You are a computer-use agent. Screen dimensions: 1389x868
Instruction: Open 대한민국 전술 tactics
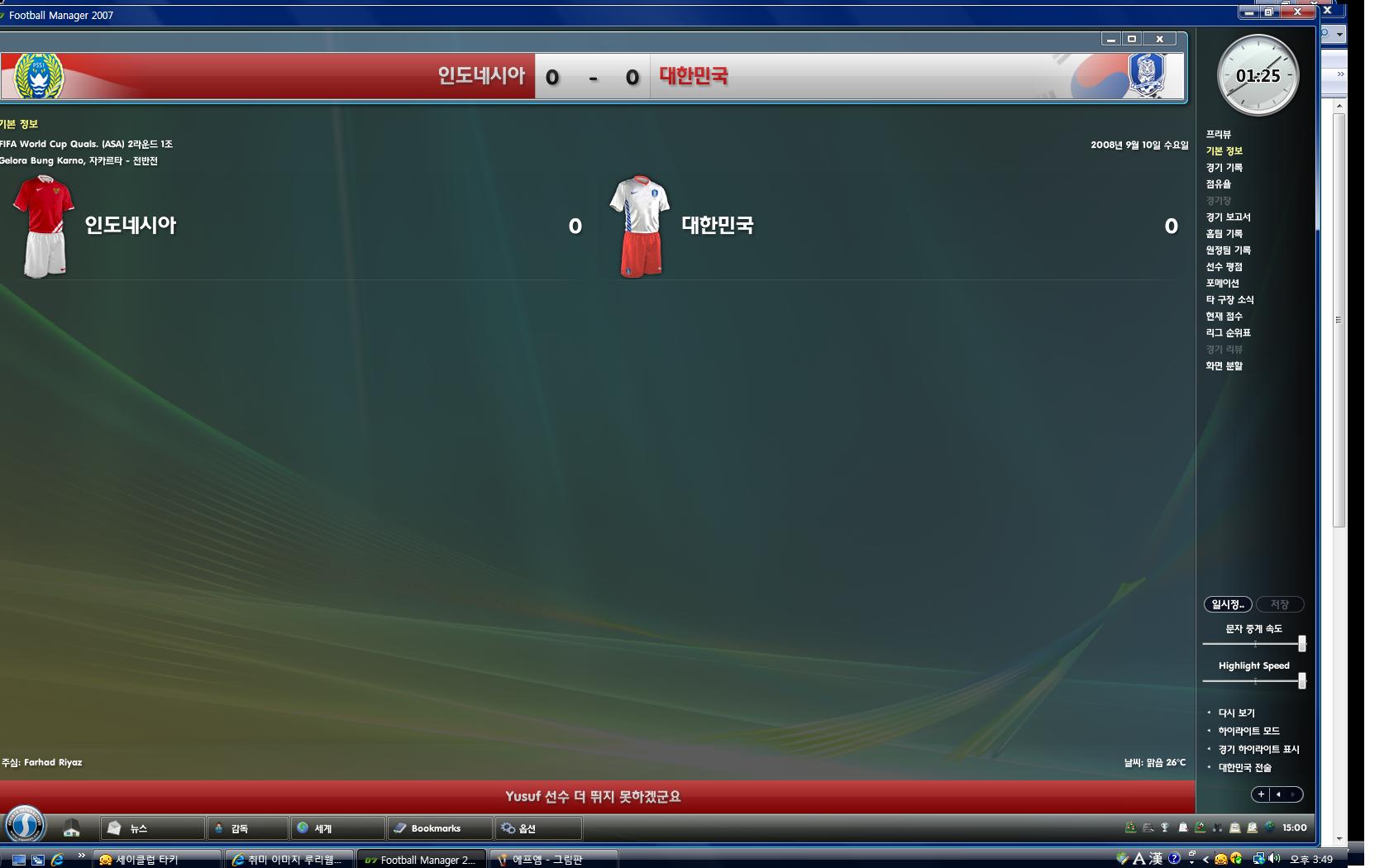click(x=1244, y=767)
